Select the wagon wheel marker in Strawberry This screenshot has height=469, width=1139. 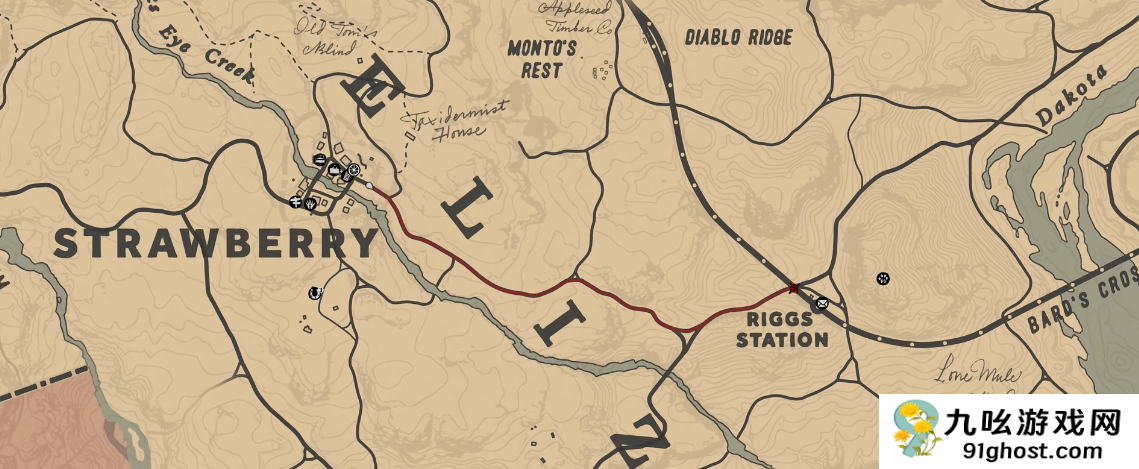(354, 170)
